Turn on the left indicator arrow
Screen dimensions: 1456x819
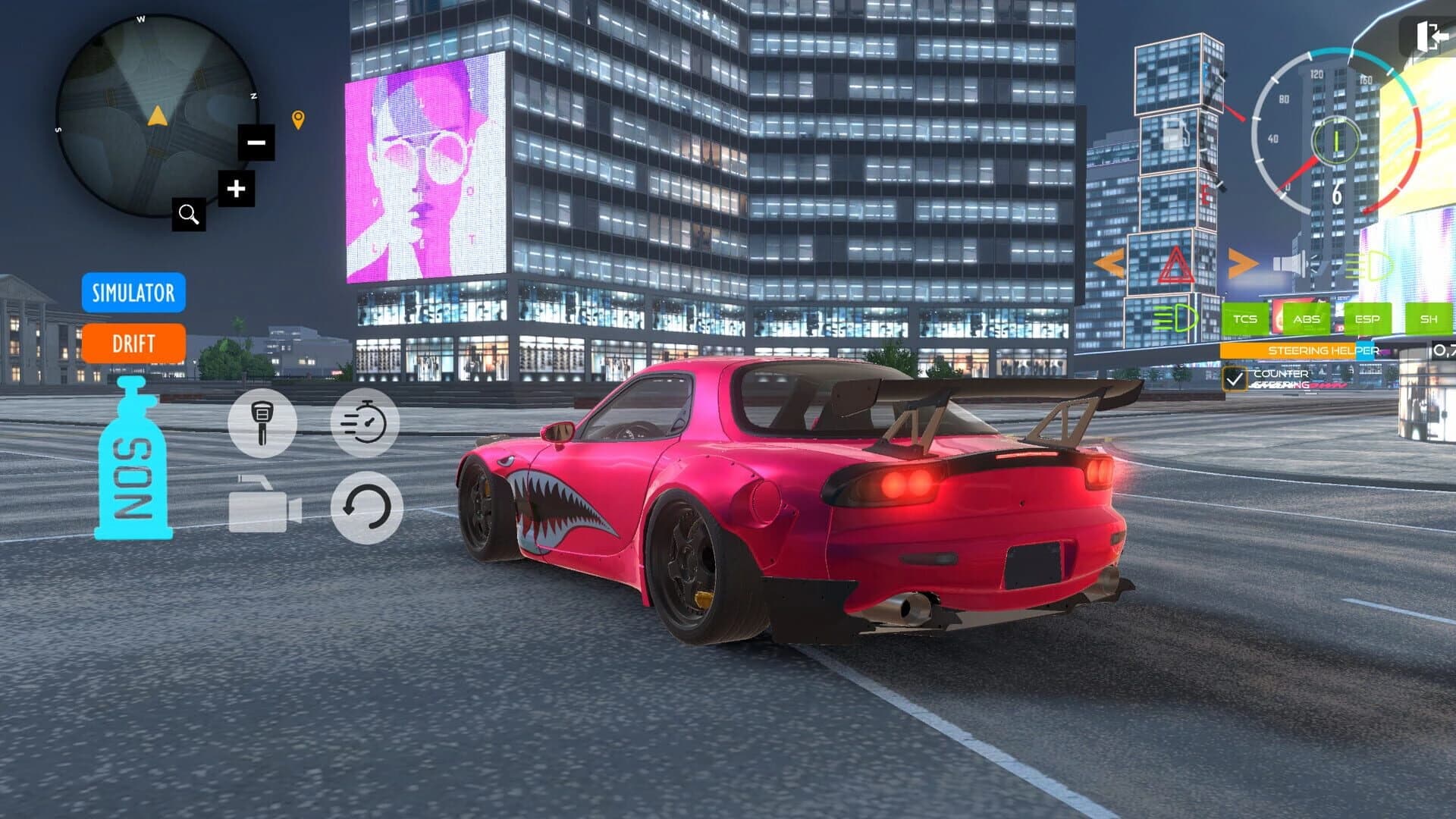[1109, 262]
